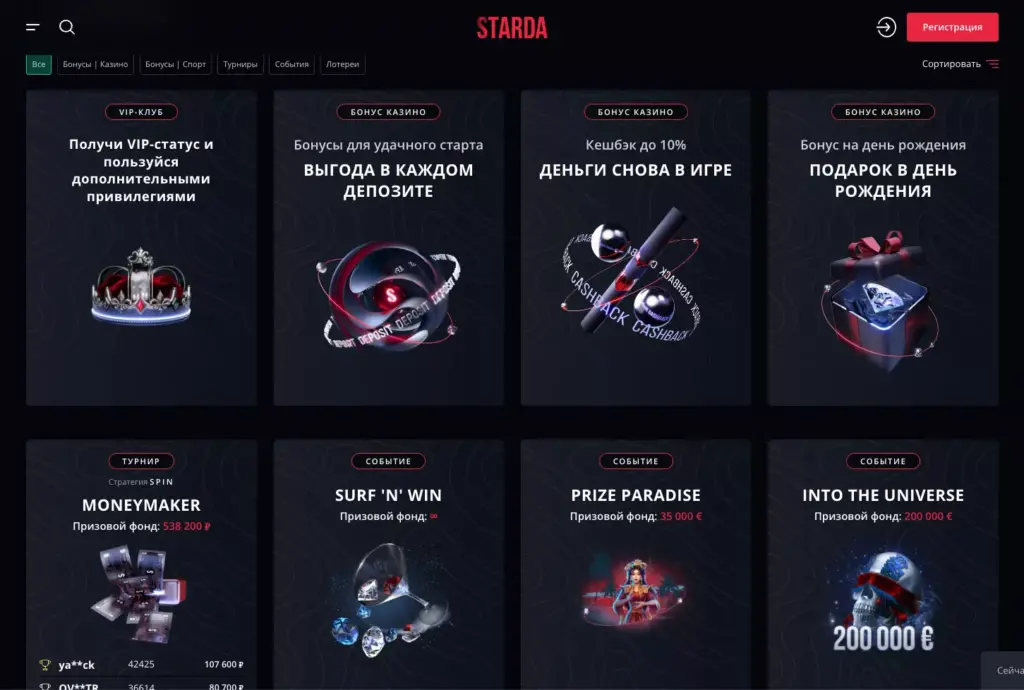Show the События category
1024x690 pixels.
pyautogui.click(x=292, y=65)
